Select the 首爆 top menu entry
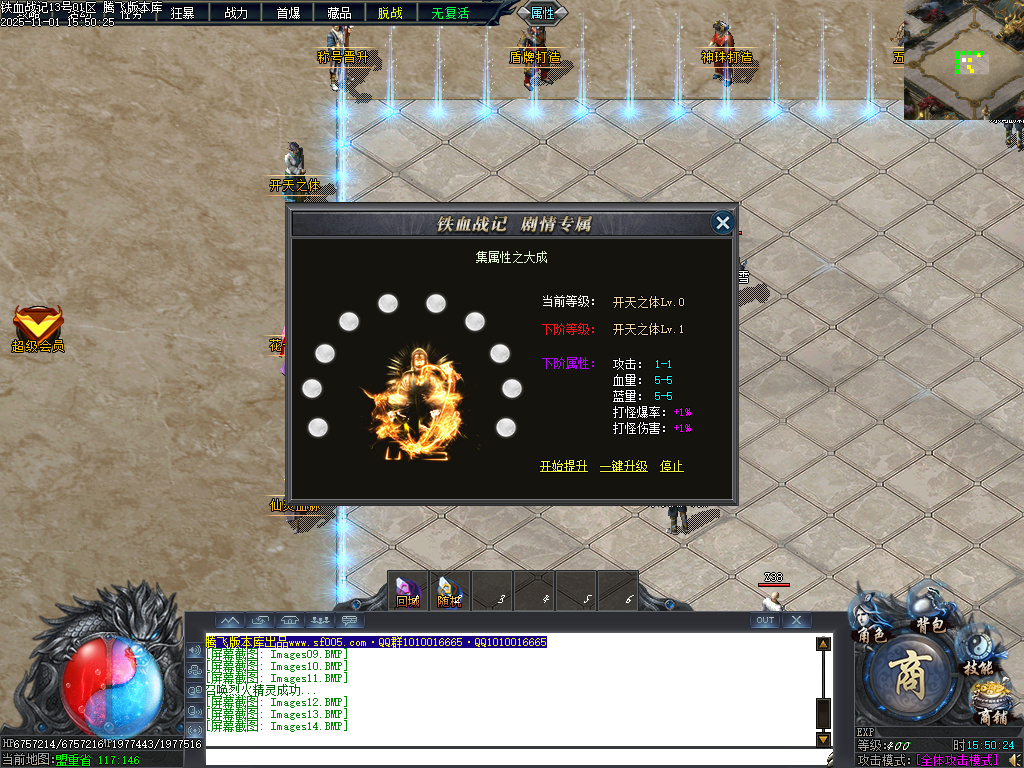This screenshot has height=768, width=1024. point(288,13)
